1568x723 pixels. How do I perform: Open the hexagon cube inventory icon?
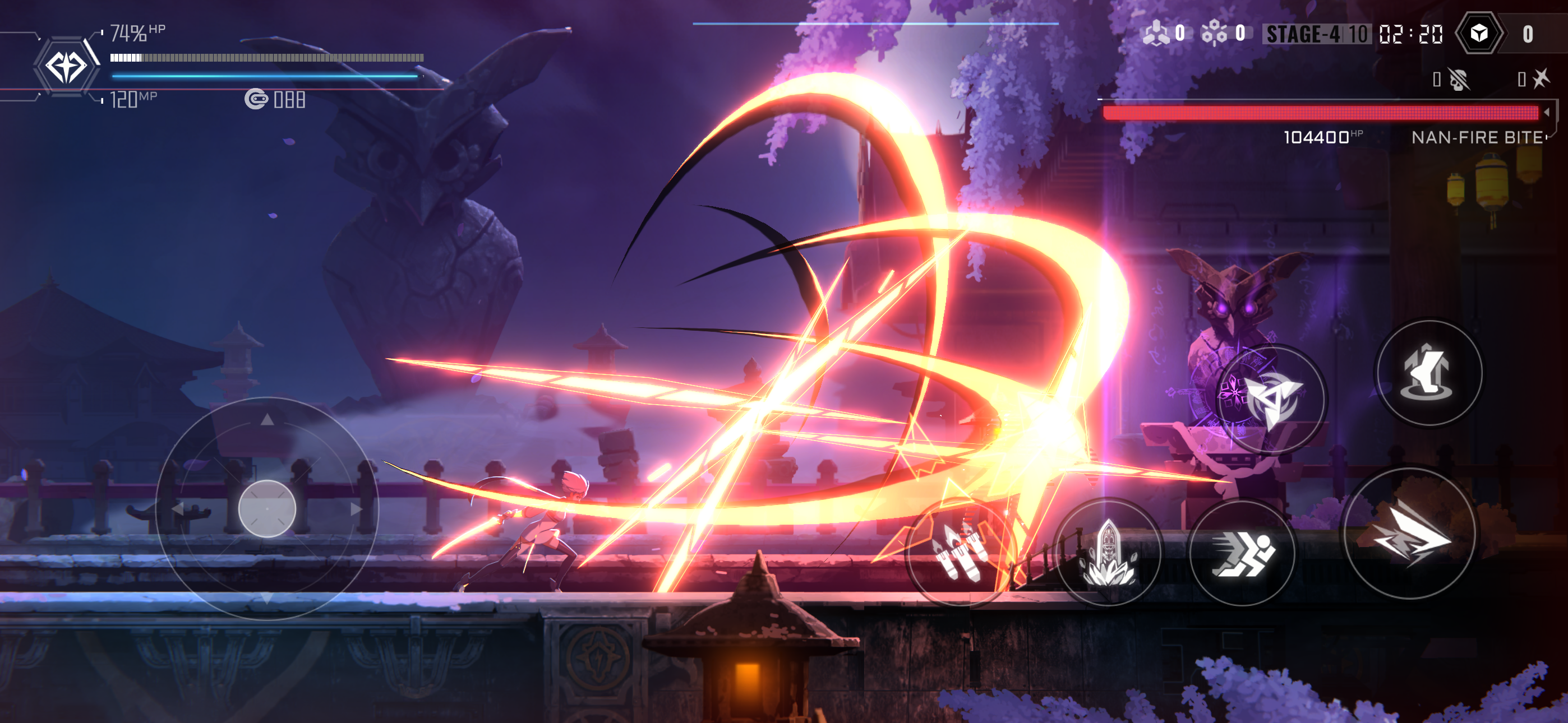pos(1478,34)
